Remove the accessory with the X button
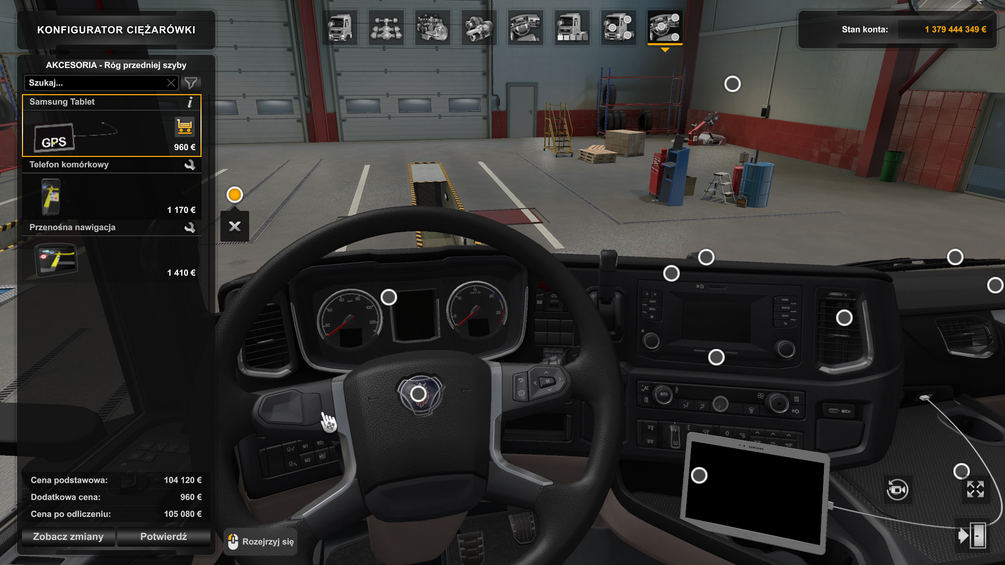 click(234, 226)
